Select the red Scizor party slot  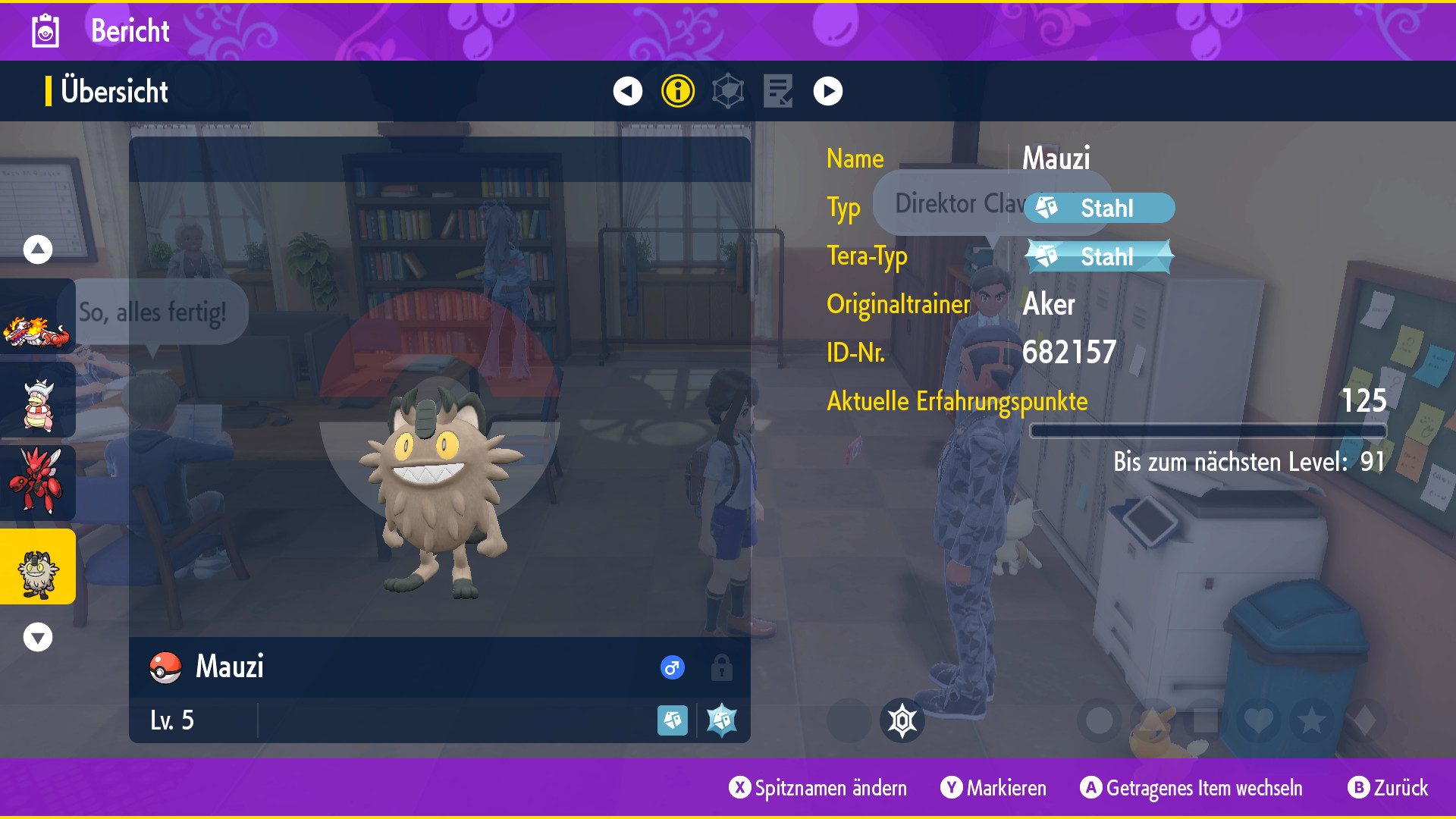[x=36, y=482]
